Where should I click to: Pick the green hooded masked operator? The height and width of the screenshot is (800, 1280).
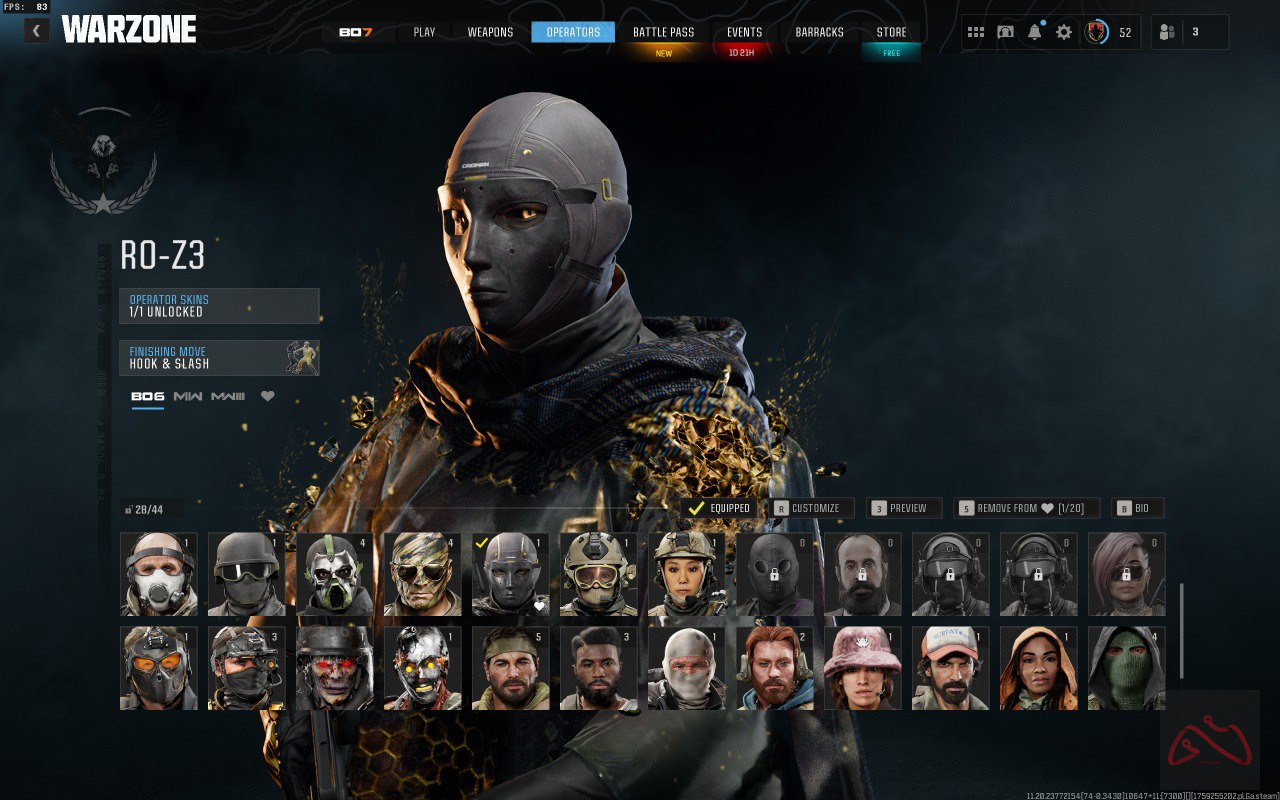(x=1126, y=668)
